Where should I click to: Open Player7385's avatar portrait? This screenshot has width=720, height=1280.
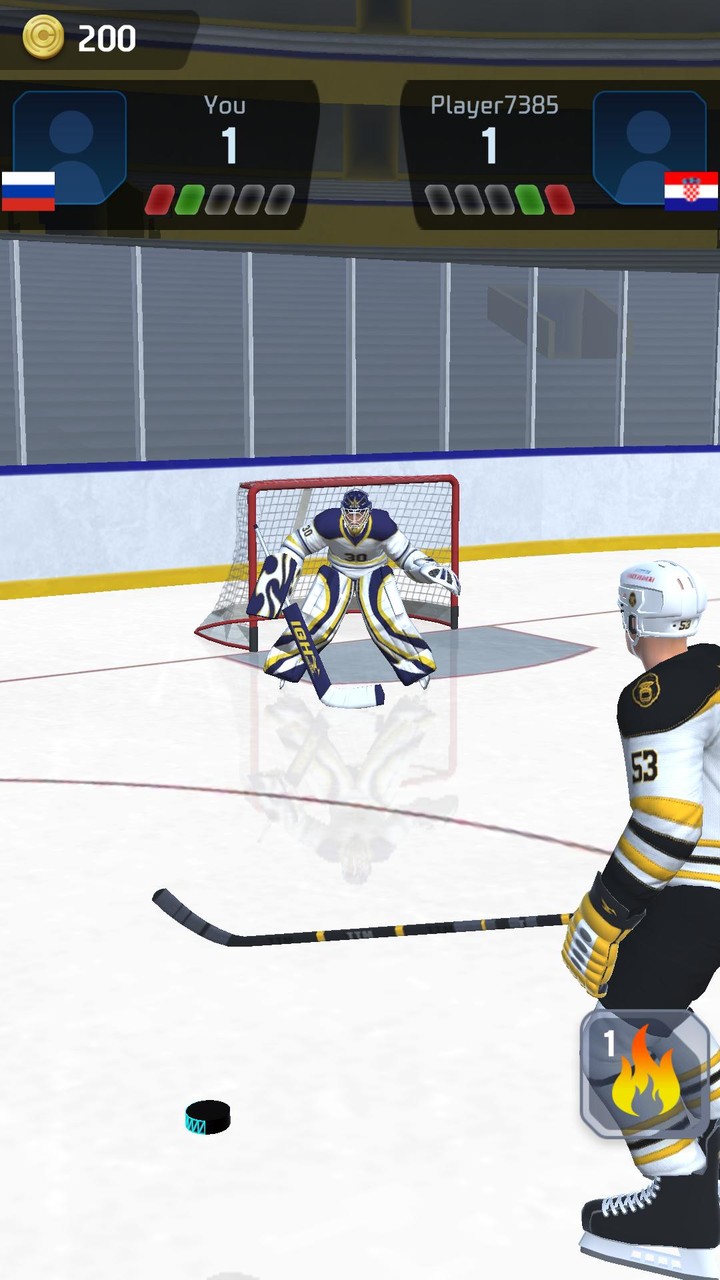click(649, 147)
